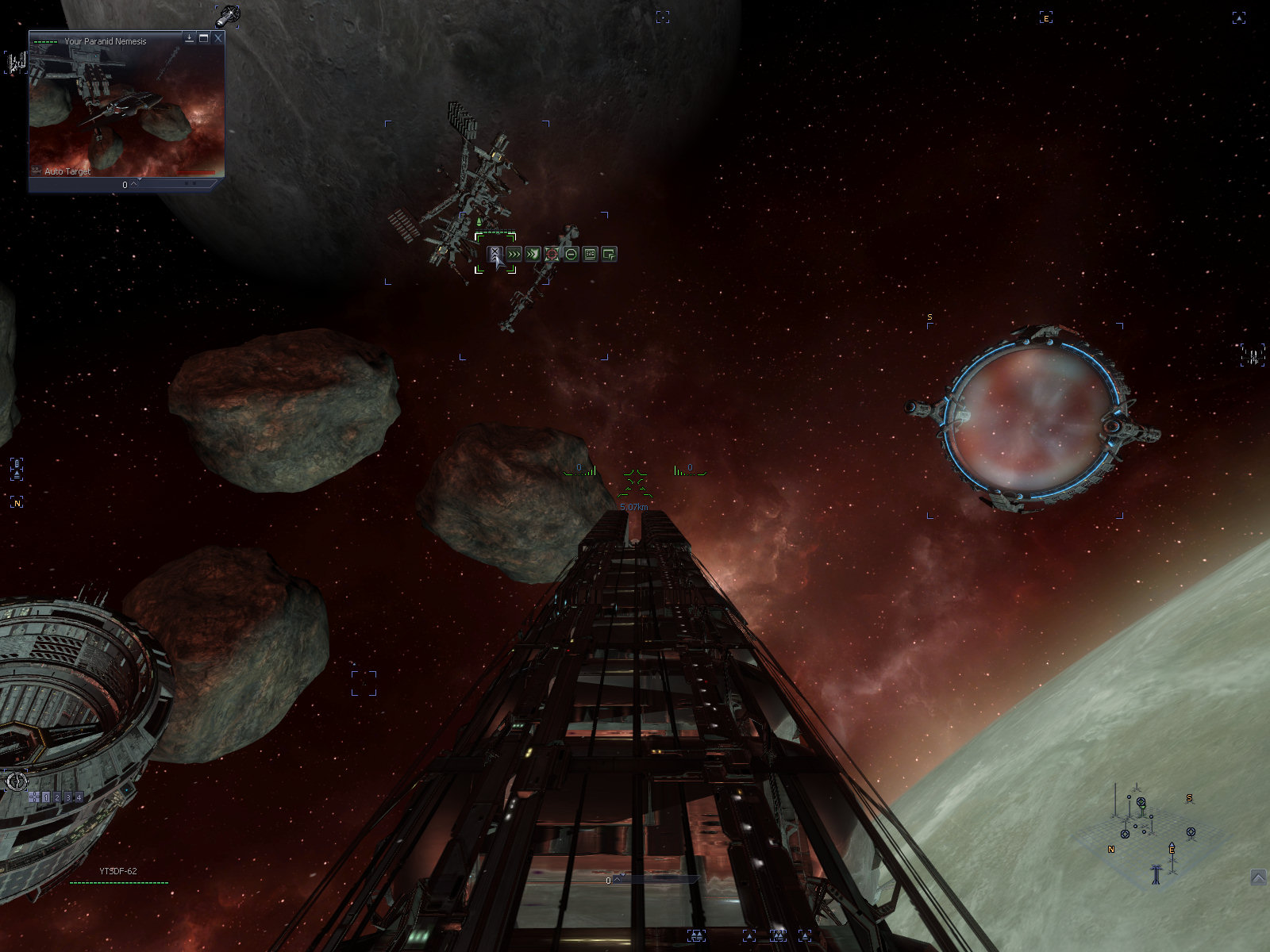
Task: Select turret group number 1
Action: (x=46, y=797)
